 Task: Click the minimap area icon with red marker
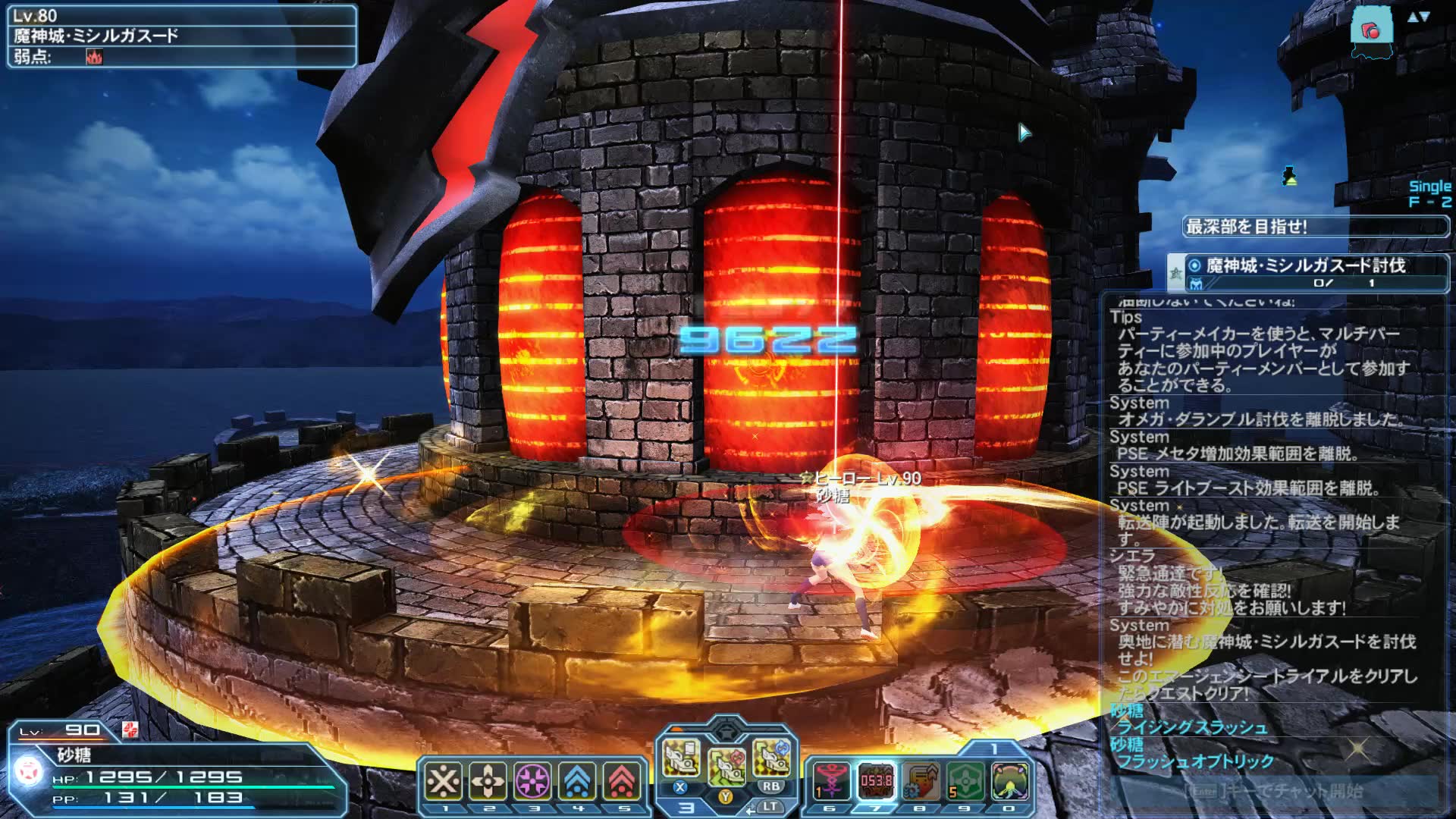[x=1372, y=31]
